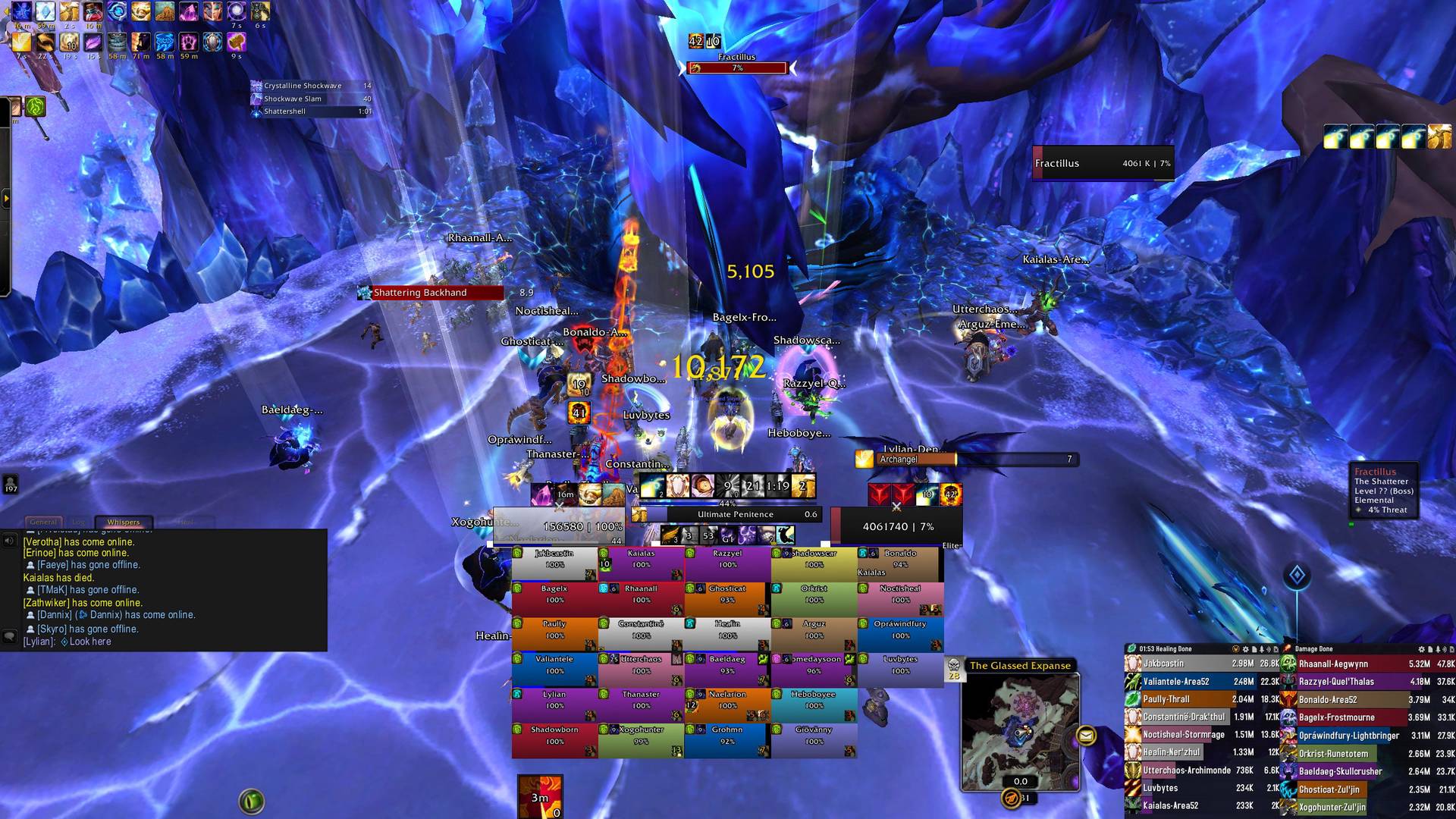
Task: Switch to the Whispers chat tab
Action: (124, 522)
